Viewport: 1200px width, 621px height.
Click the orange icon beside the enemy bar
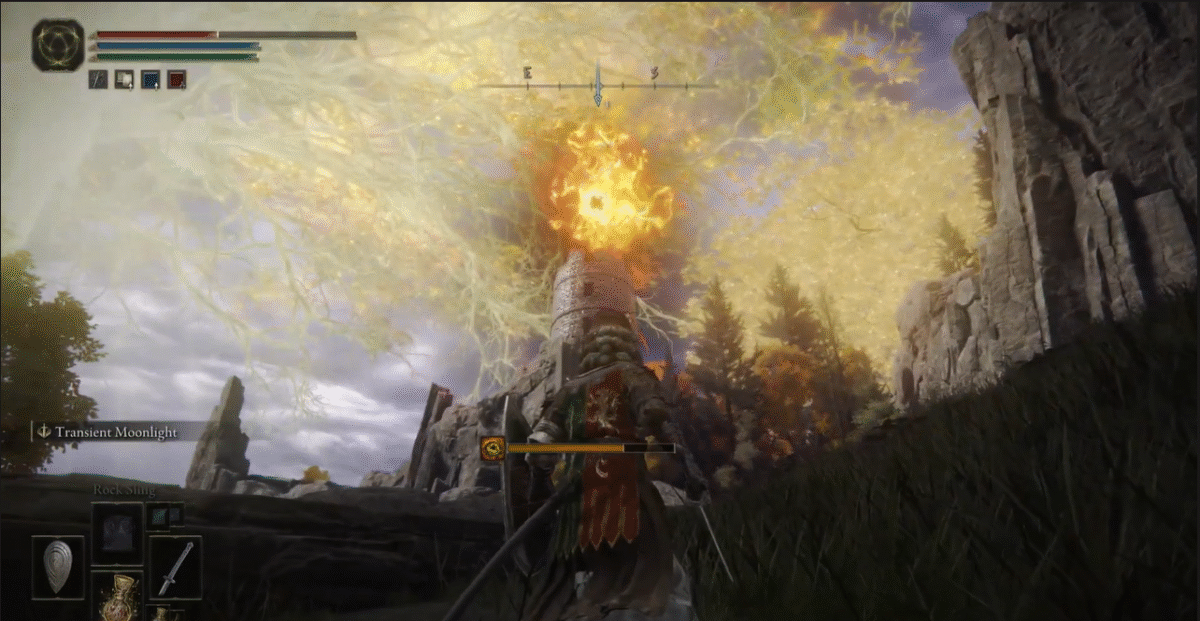click(492, 449)
